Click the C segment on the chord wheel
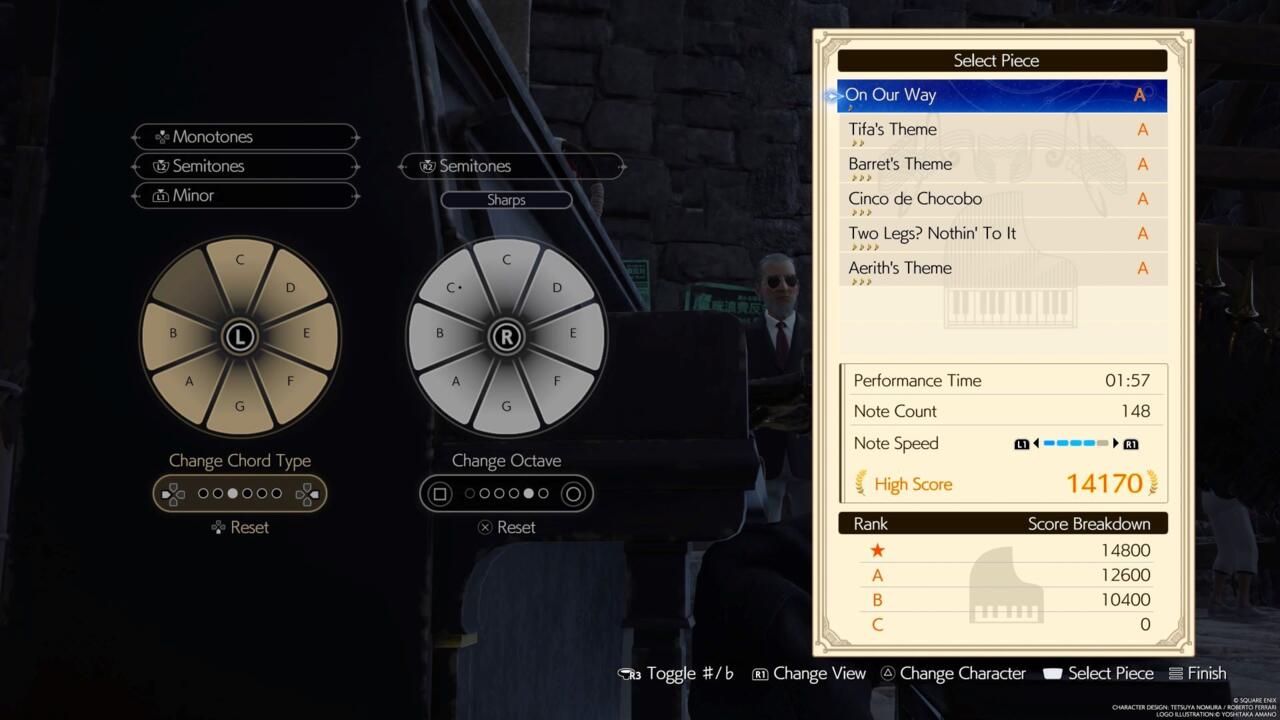 (x=240, y=260)
